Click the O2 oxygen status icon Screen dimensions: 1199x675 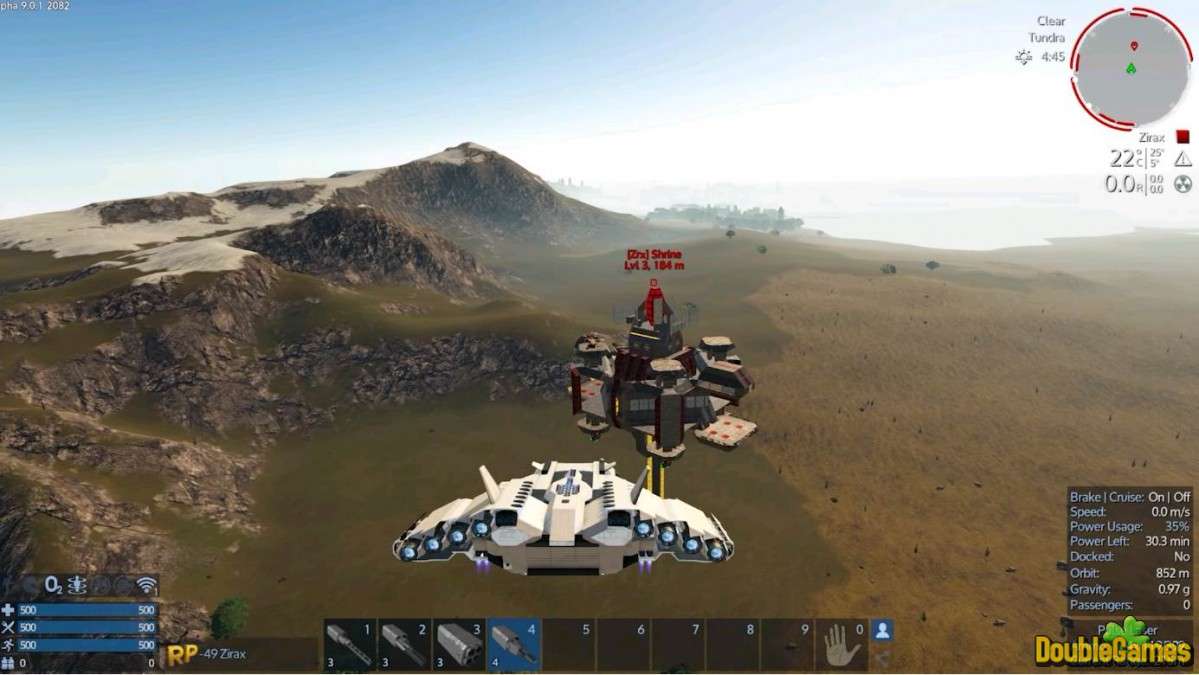pyautogui.click(x=56, y=586)
